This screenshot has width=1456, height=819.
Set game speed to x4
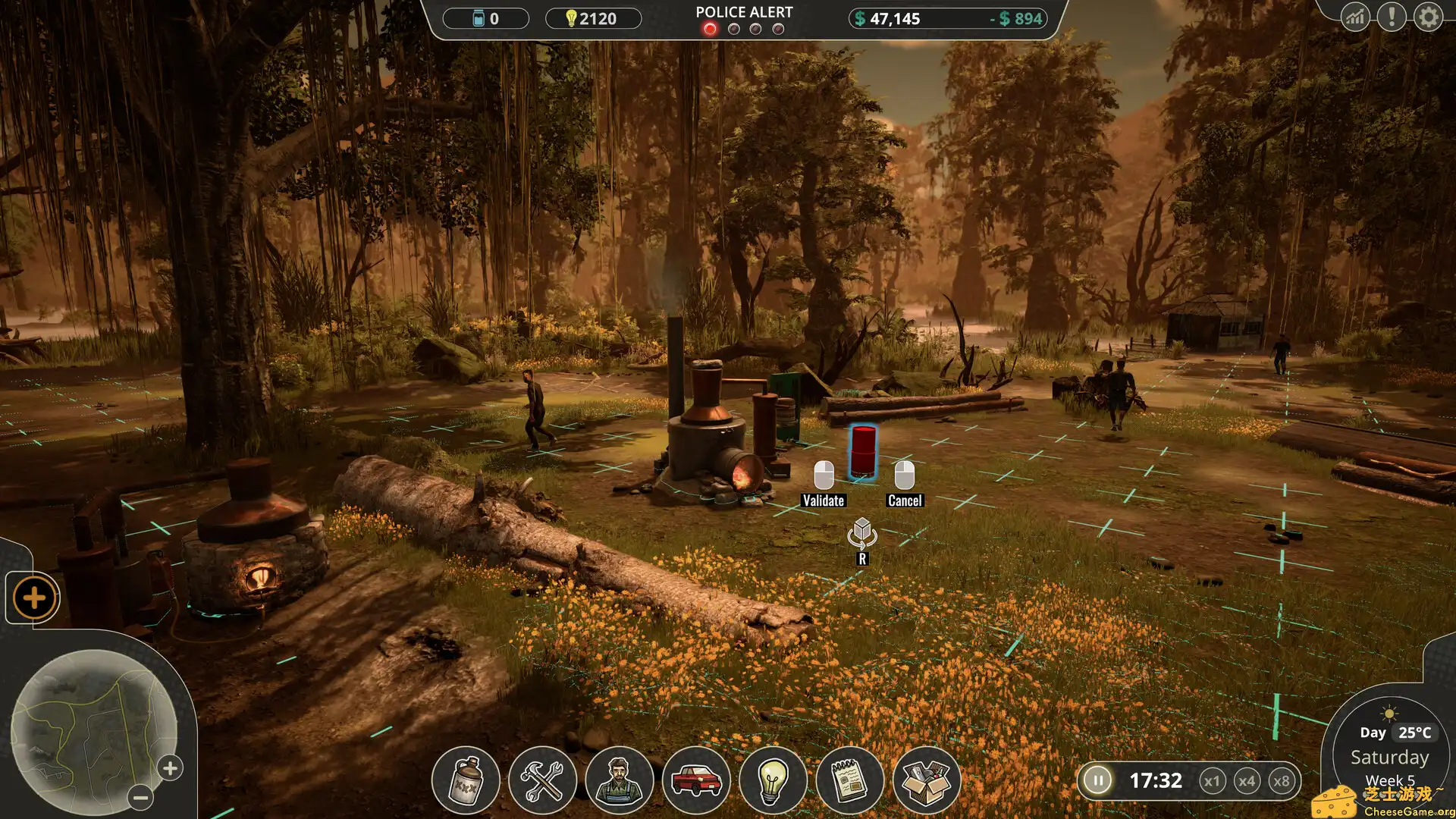tap(1247, 781)
